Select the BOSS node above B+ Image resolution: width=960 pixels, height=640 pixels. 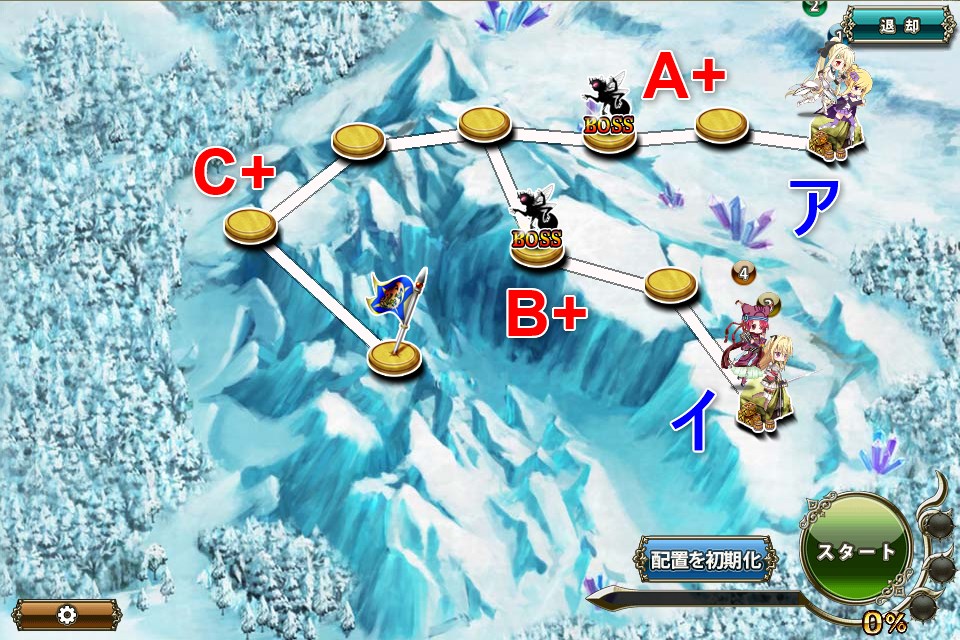pos(538,250)
